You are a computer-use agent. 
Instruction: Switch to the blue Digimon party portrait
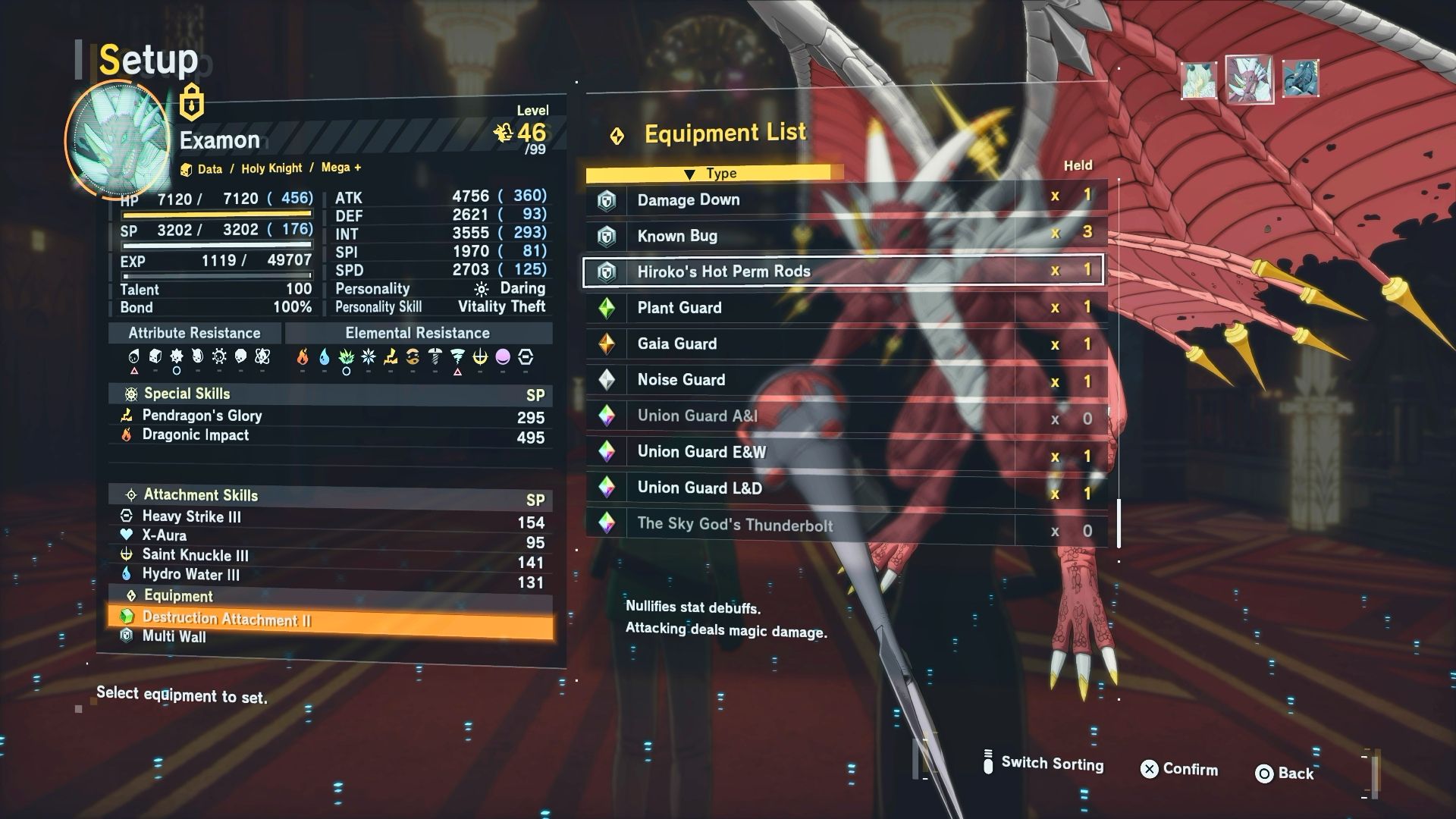pyautogui.click(x=1300, y=79)
